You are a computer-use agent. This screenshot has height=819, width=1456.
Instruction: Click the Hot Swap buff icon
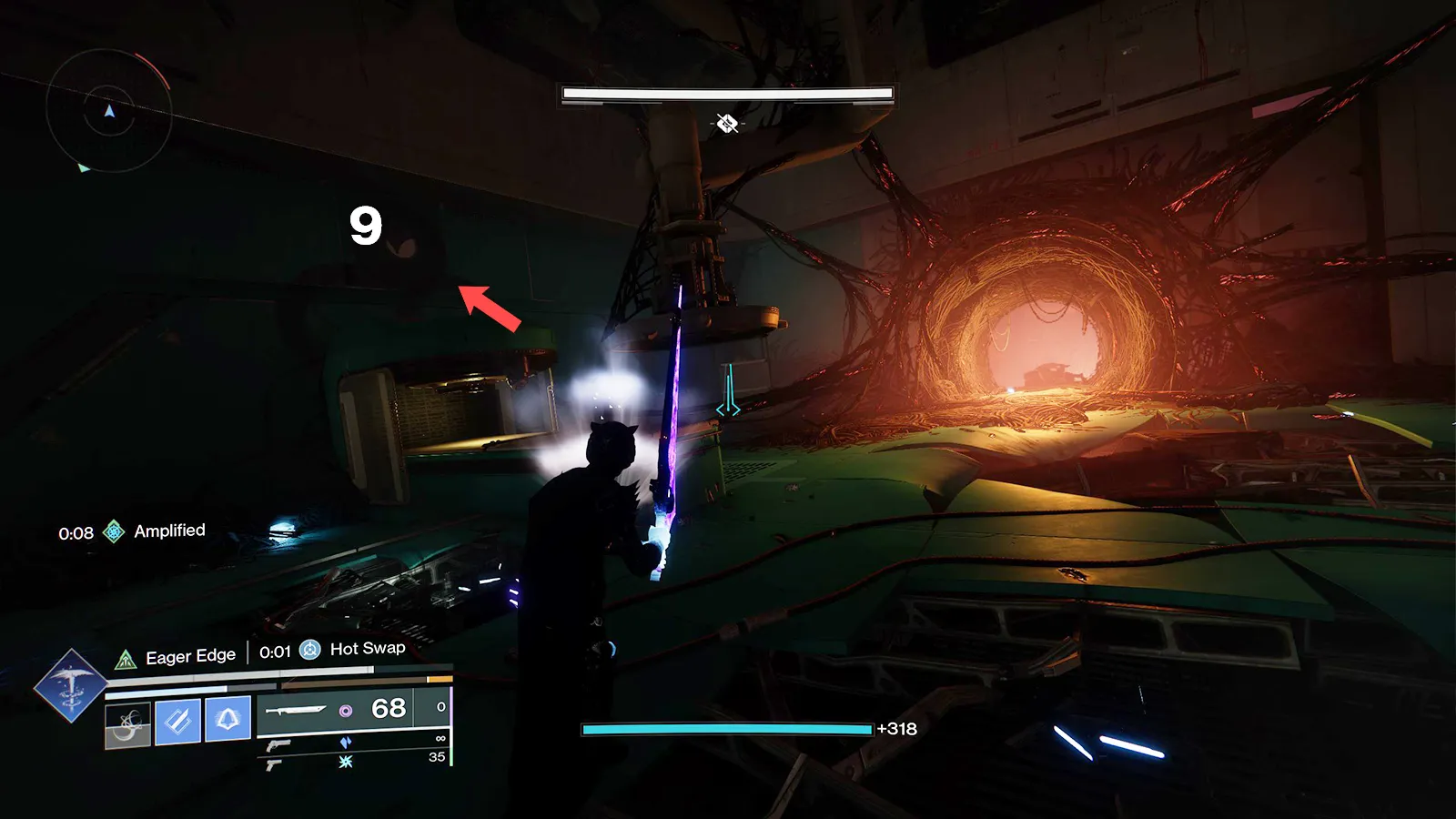[310, 650]
